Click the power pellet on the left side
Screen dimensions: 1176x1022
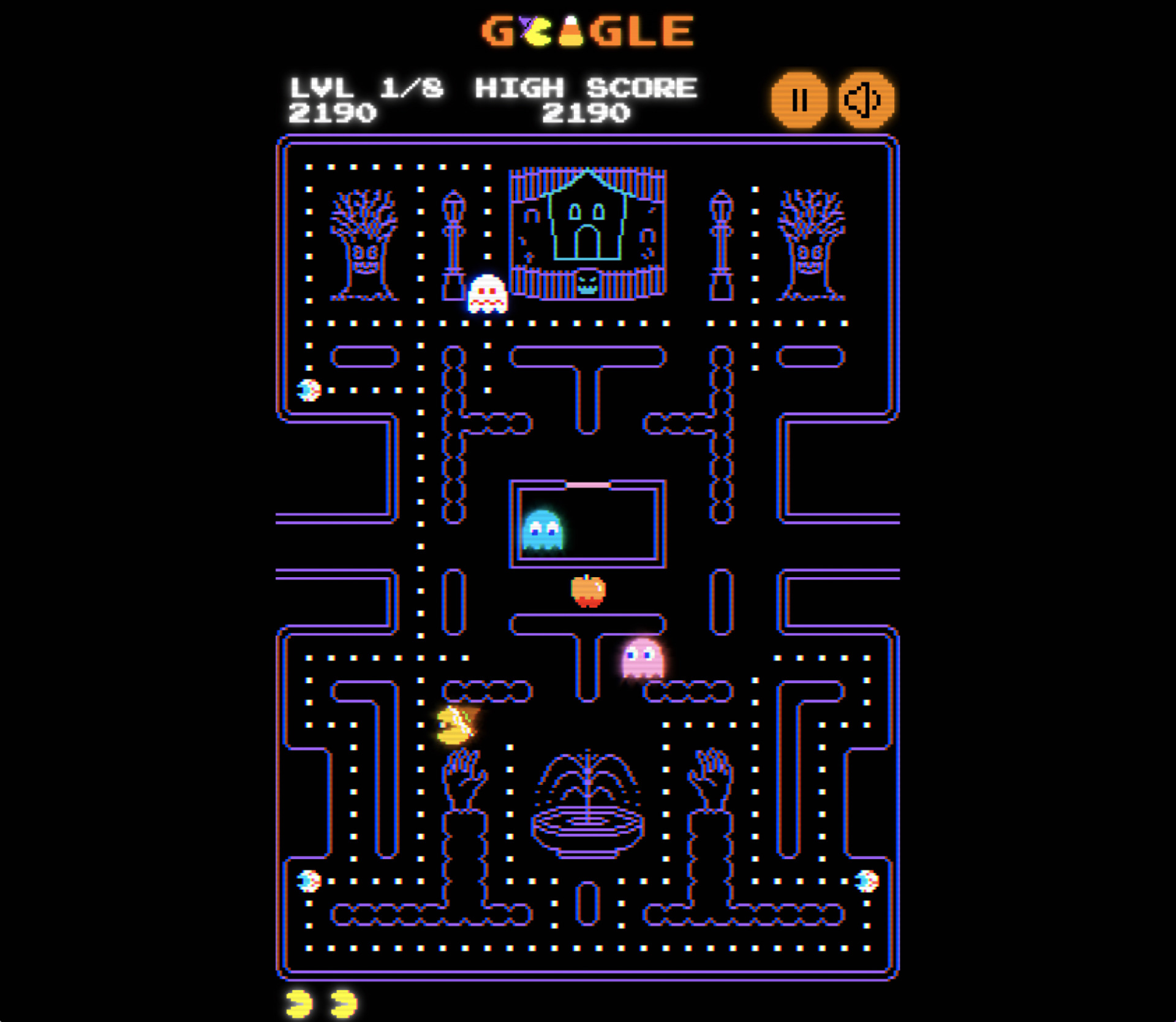tap(308, 388)
